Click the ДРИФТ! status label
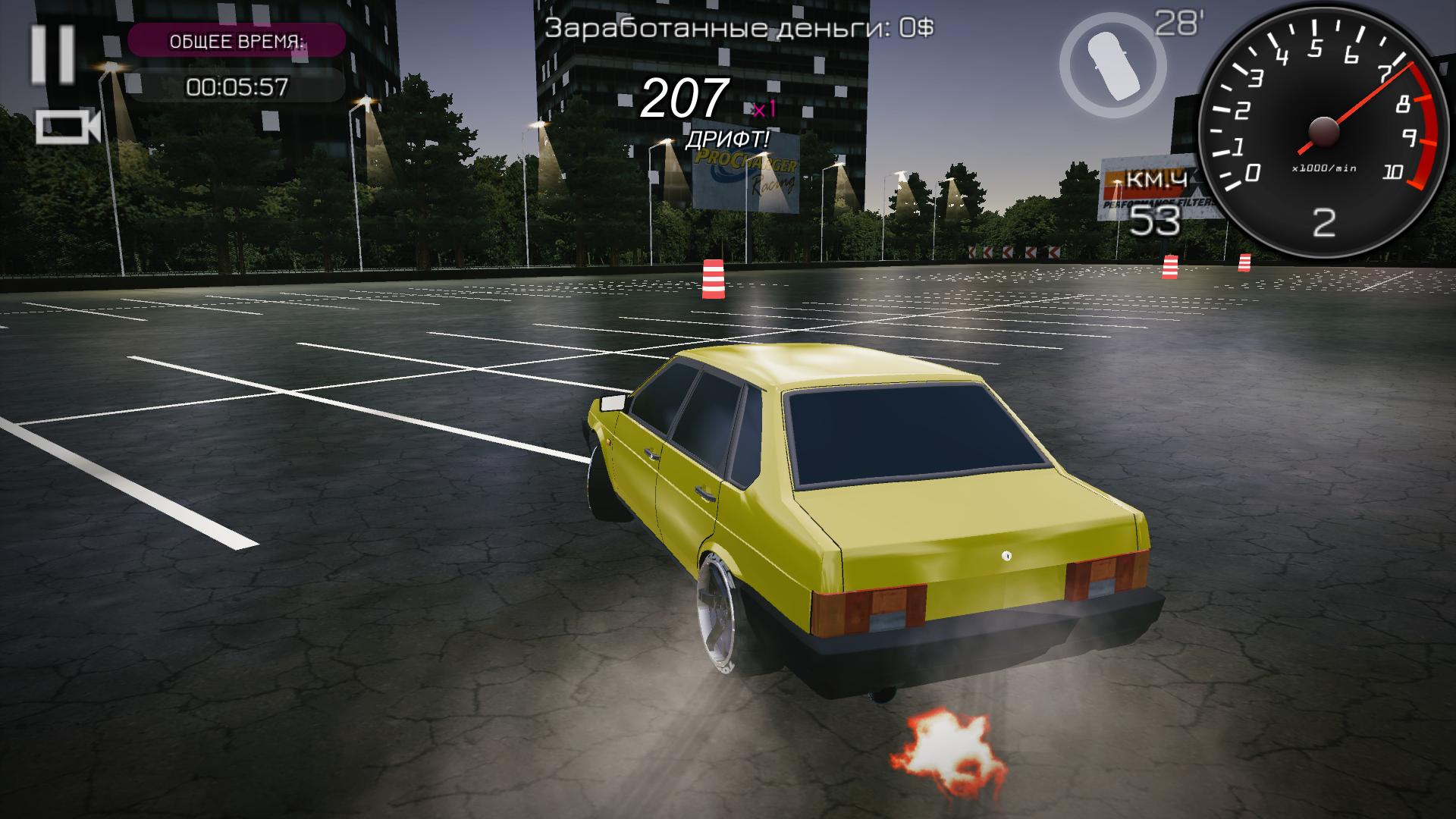Screen dimensions: 1456x819 [x=727, y=140]
